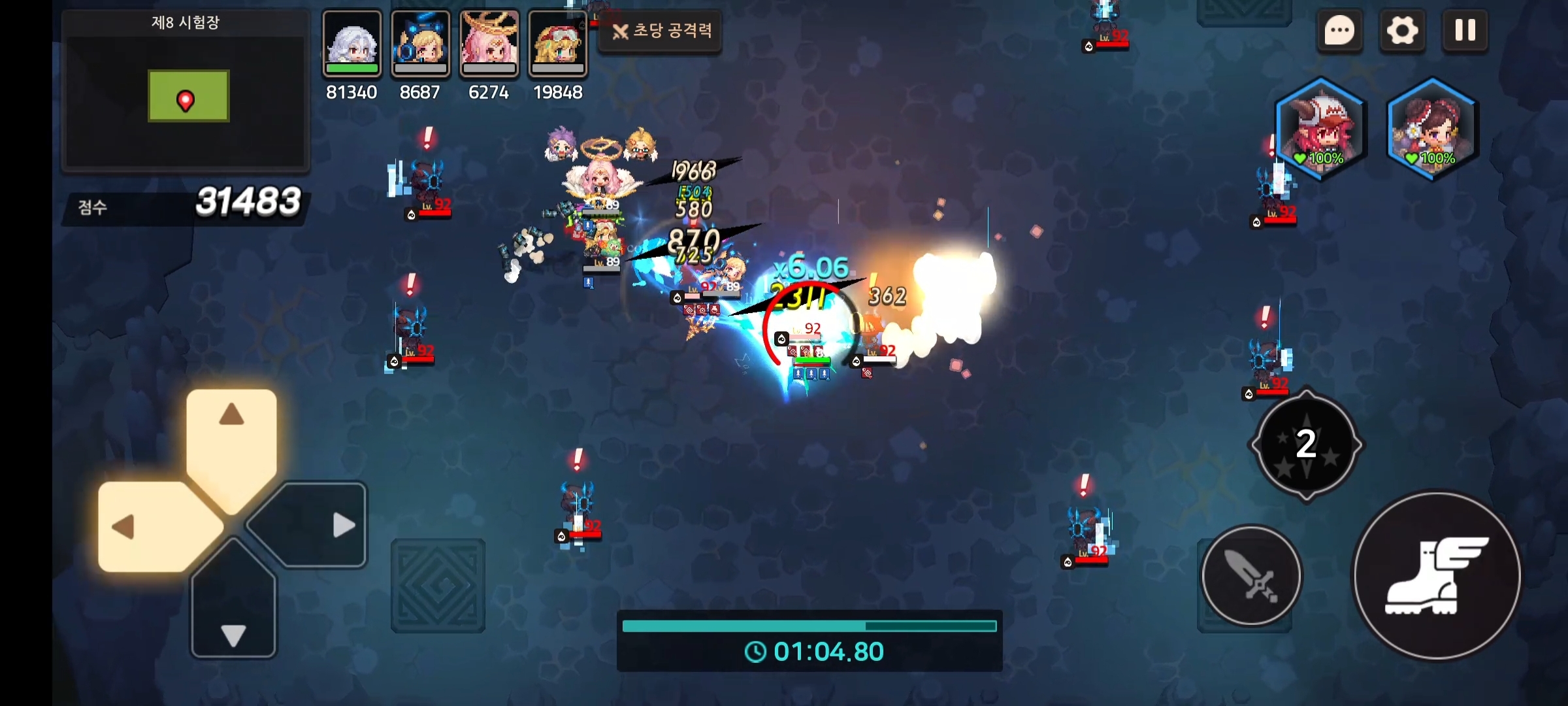Viewport: 1568px width, 706px height.
Task: Open the gear settings menu
Action: click(1402, 30)
